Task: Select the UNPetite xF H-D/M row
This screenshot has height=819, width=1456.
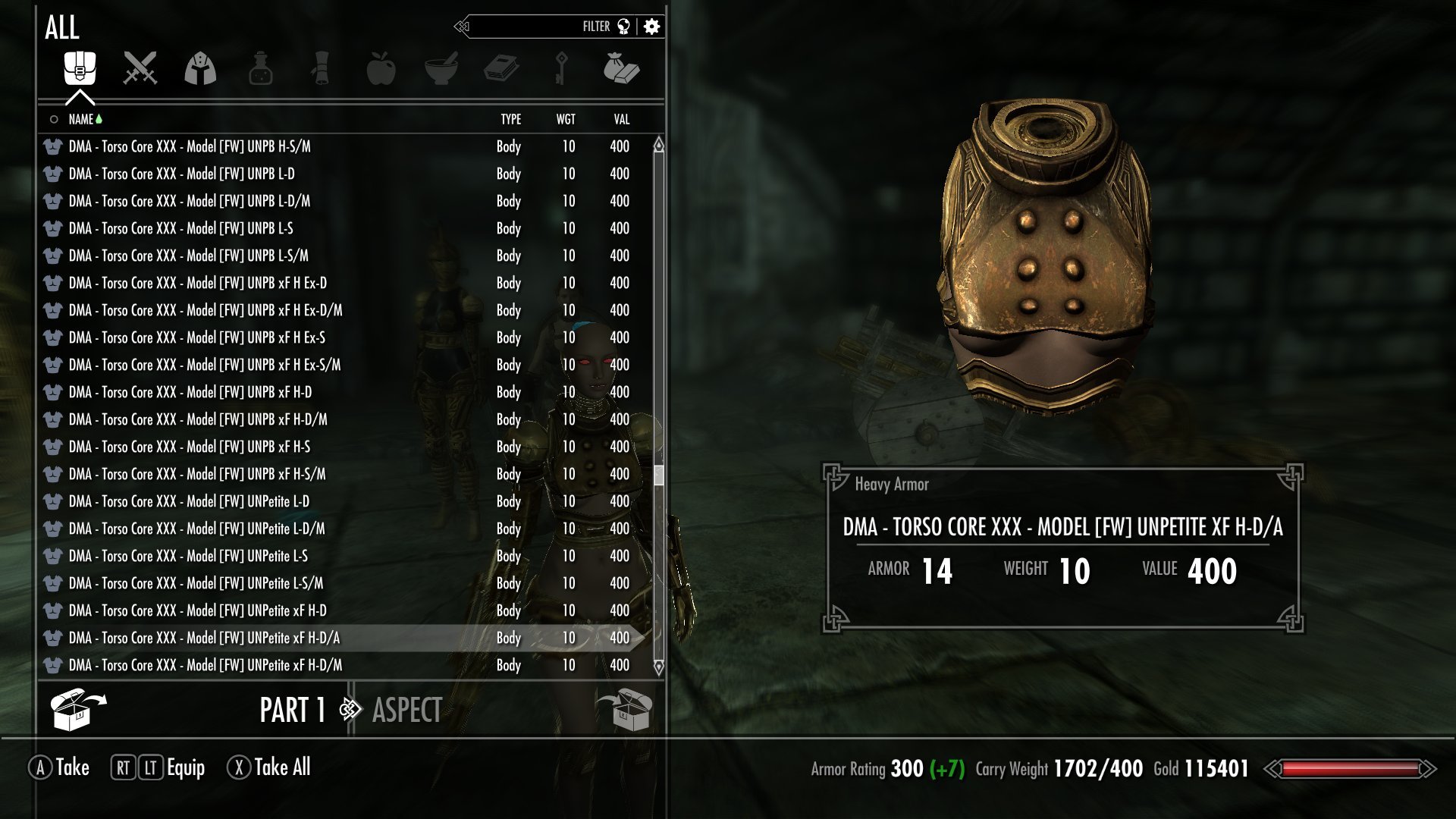Action: (206, 665)
